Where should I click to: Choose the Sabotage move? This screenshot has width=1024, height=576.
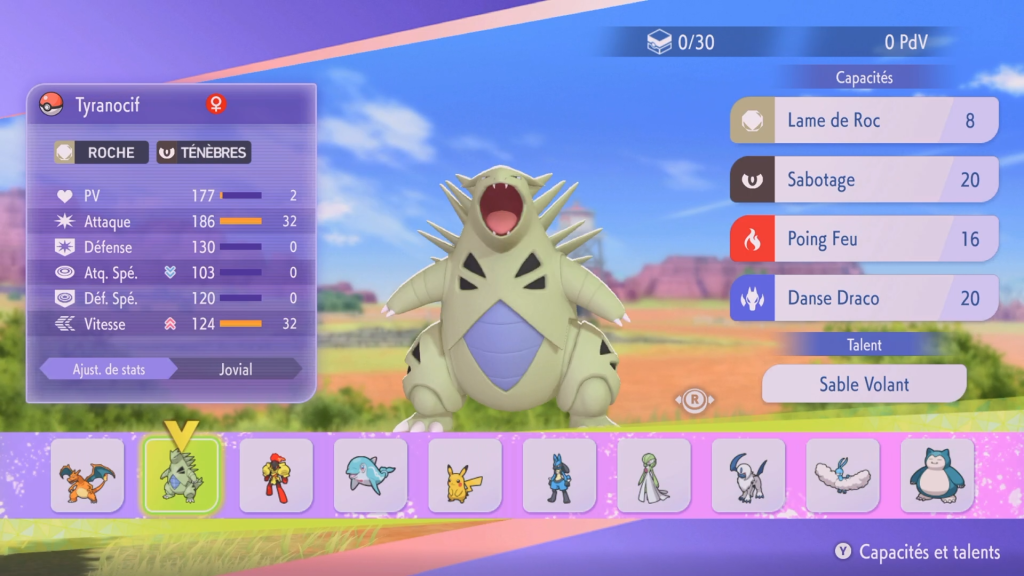click(x=864, y=180)
